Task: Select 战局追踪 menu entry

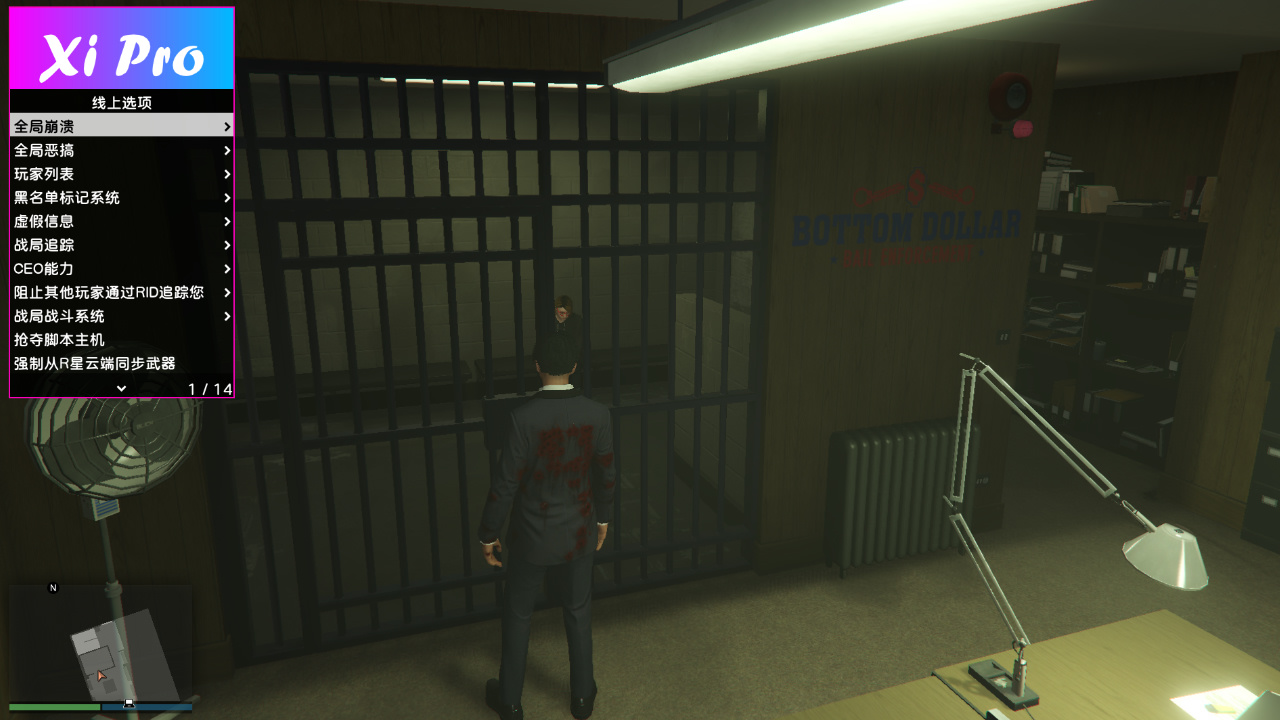Action: (x=122, y=245)
